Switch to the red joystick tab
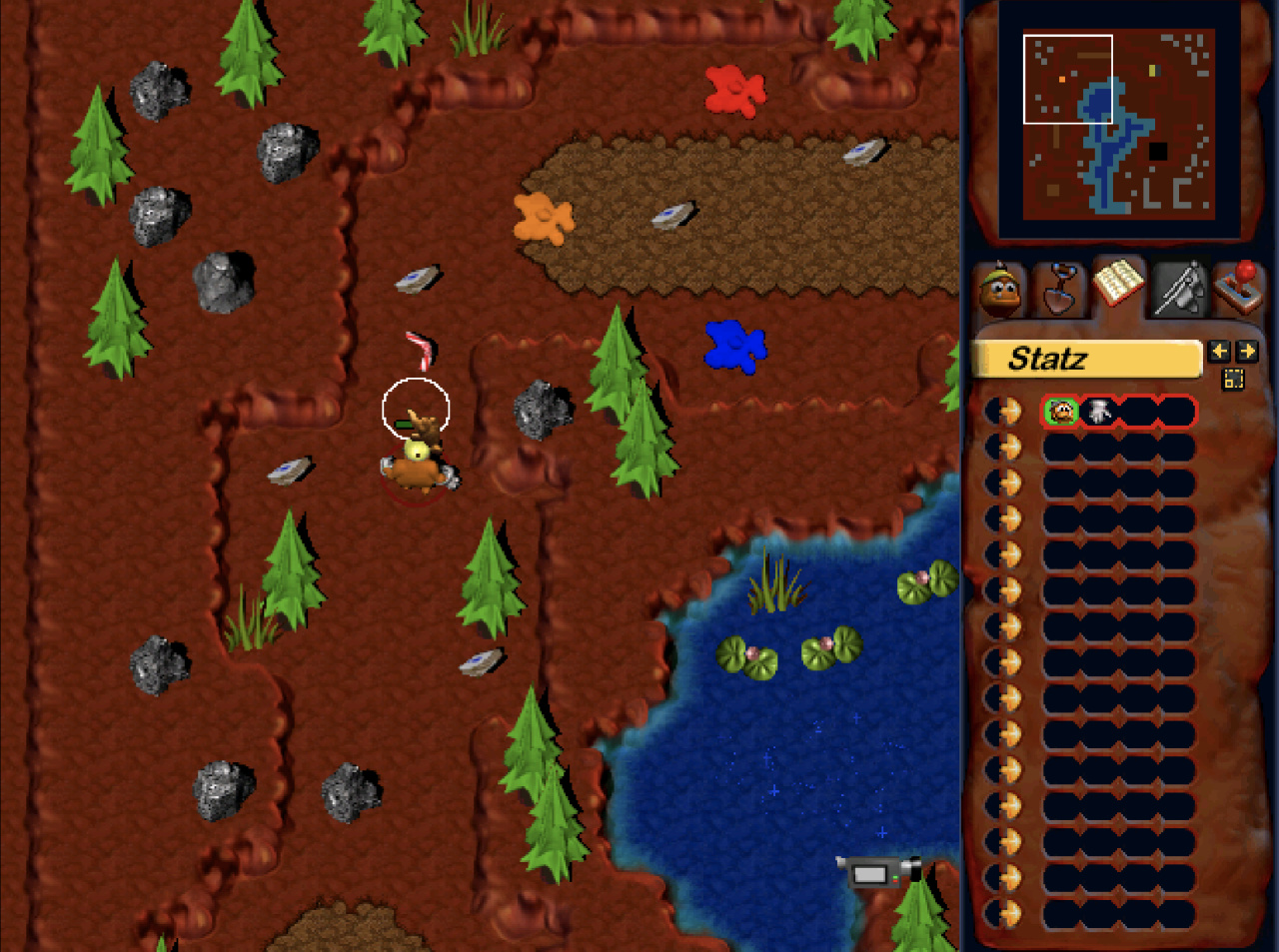This screenshot has height=952, width=1279. coord(1239,288)
